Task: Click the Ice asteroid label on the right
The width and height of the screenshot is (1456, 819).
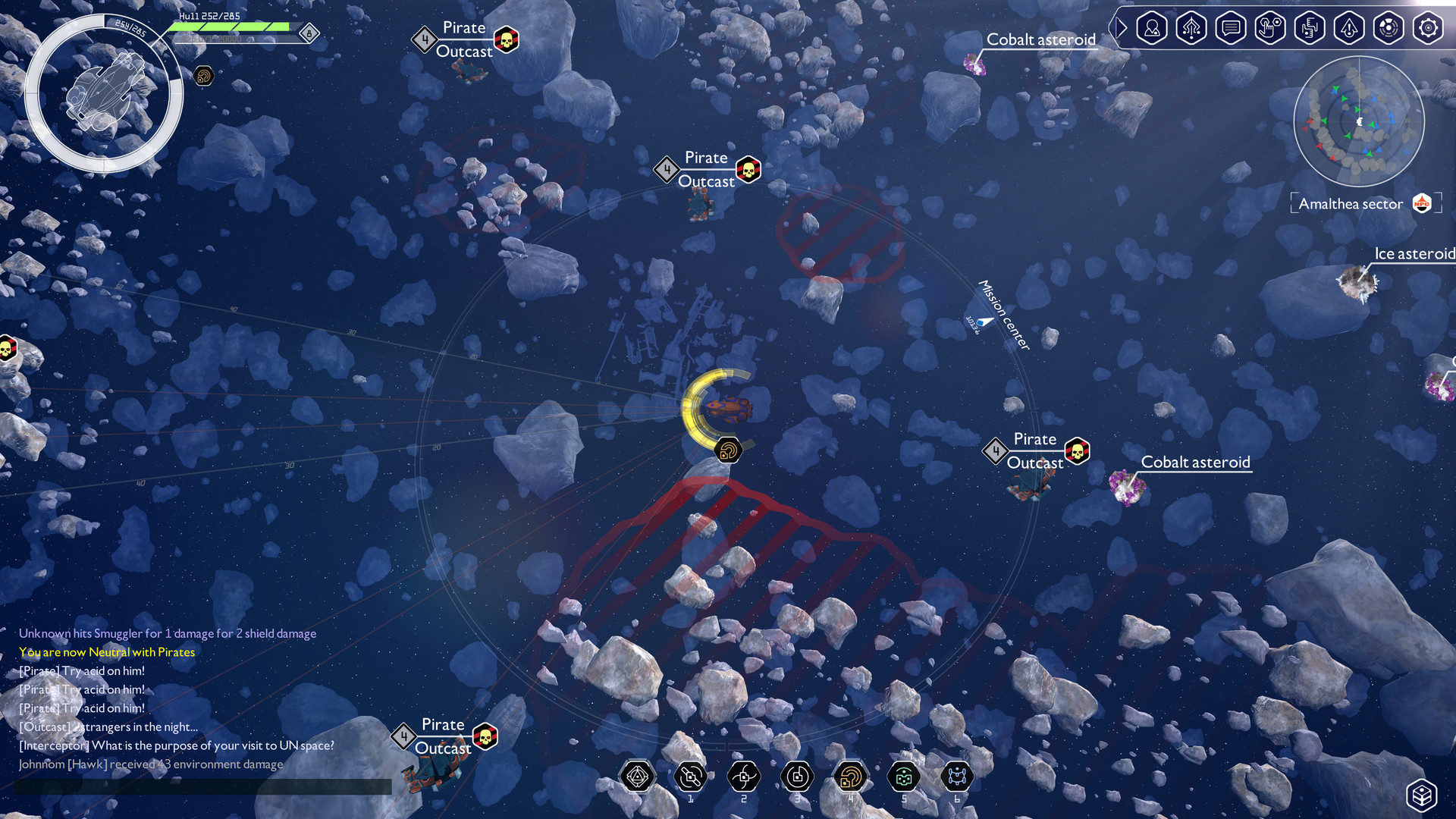Action: coord(1414,253)
